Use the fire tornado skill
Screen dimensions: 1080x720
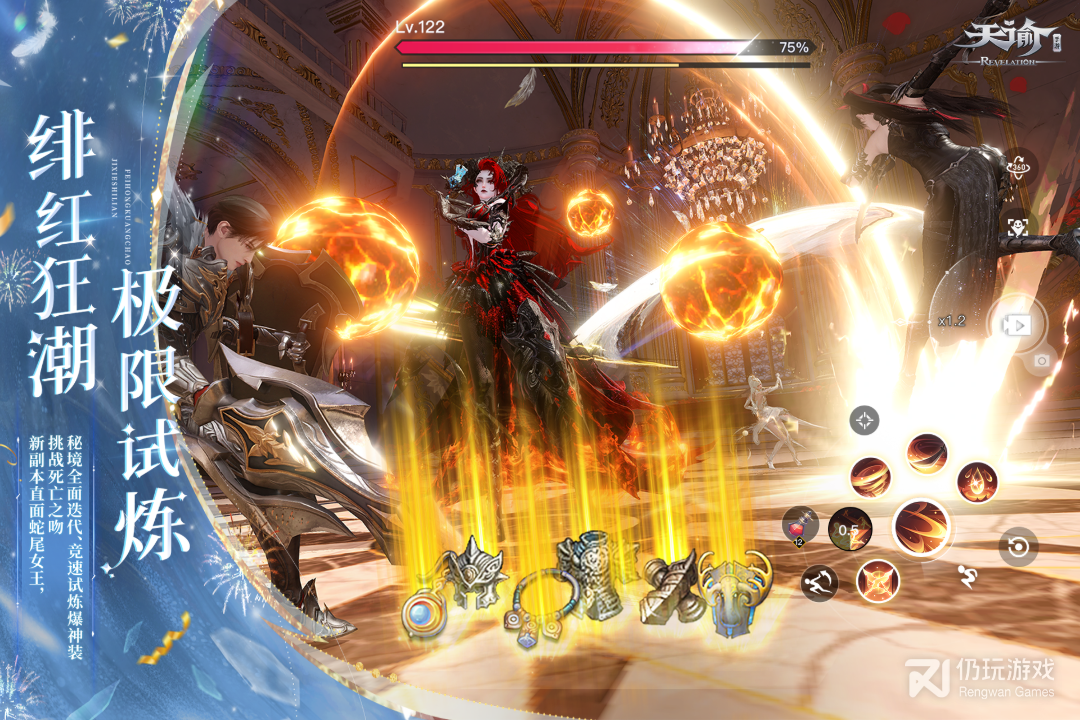click(x=870, y=477)
